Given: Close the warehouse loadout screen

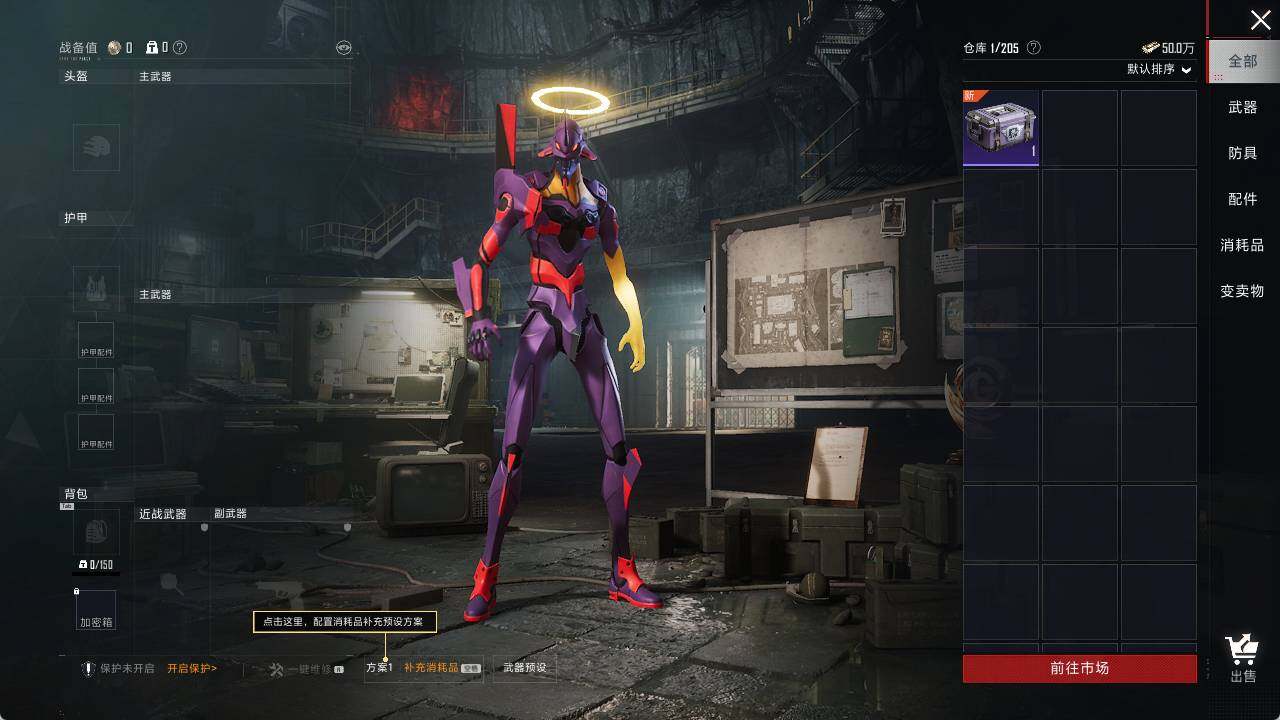Looking at the screenshot, I should tap(1260, 20).
